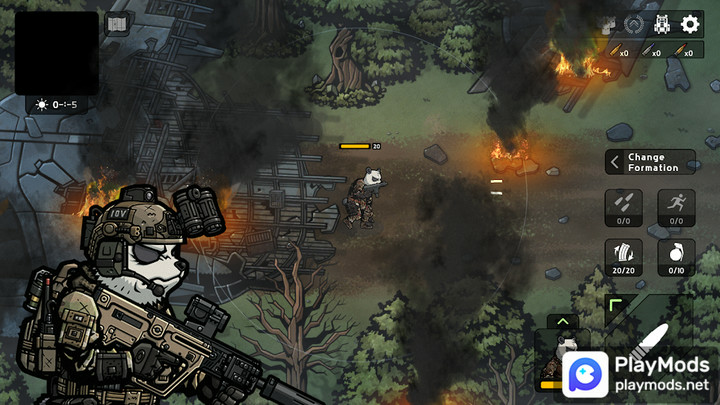
Task: Open the folded map button
Action: point(116,24)
